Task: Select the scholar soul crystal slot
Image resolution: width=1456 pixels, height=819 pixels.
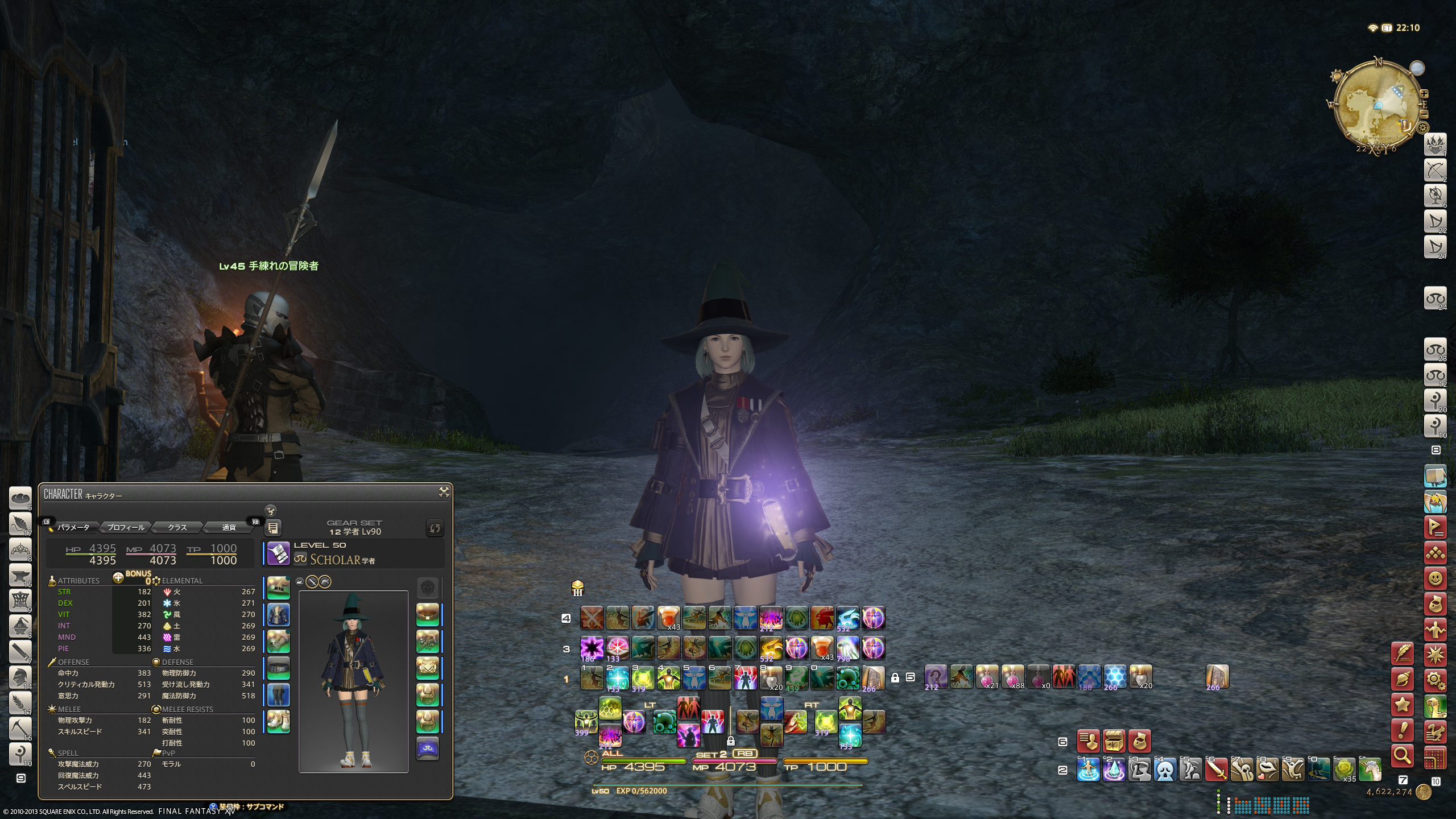Action: (x=428, y=748)
